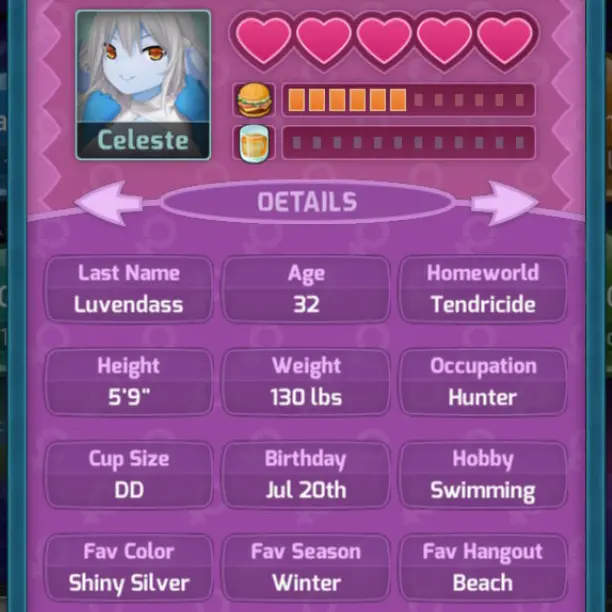Tap the Height detail box
Viewport: 612px width, 612px height.
coord(129,381)
